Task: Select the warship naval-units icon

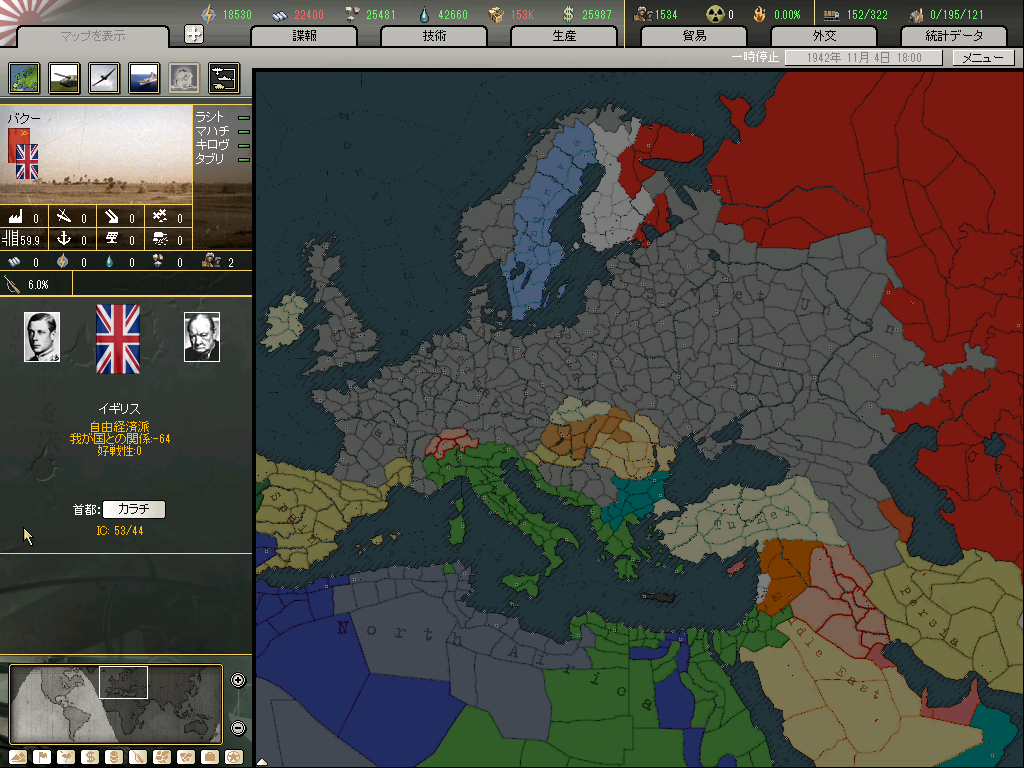Action: pos(144,78)
